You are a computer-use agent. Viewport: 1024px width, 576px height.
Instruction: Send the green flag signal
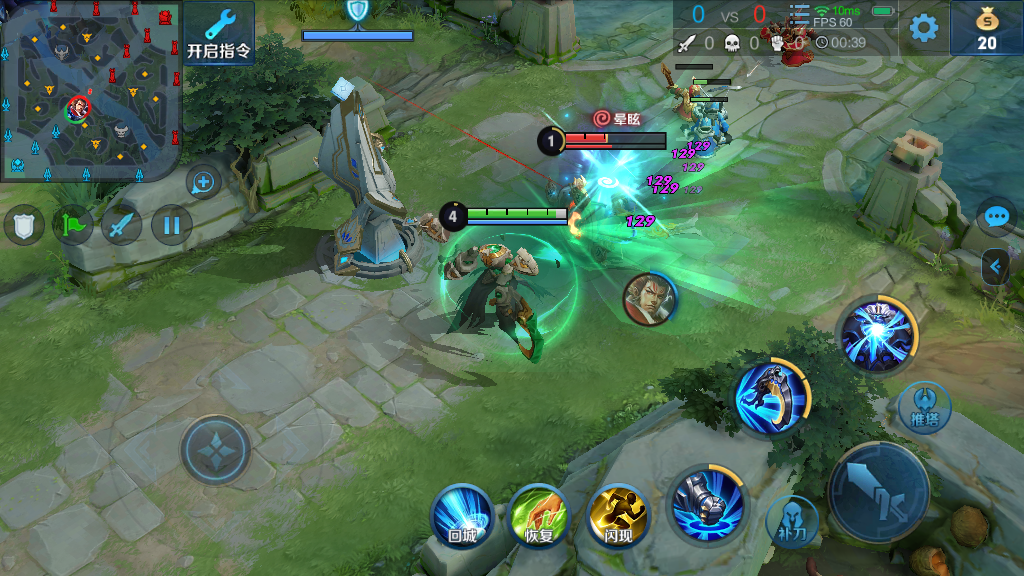73,225
